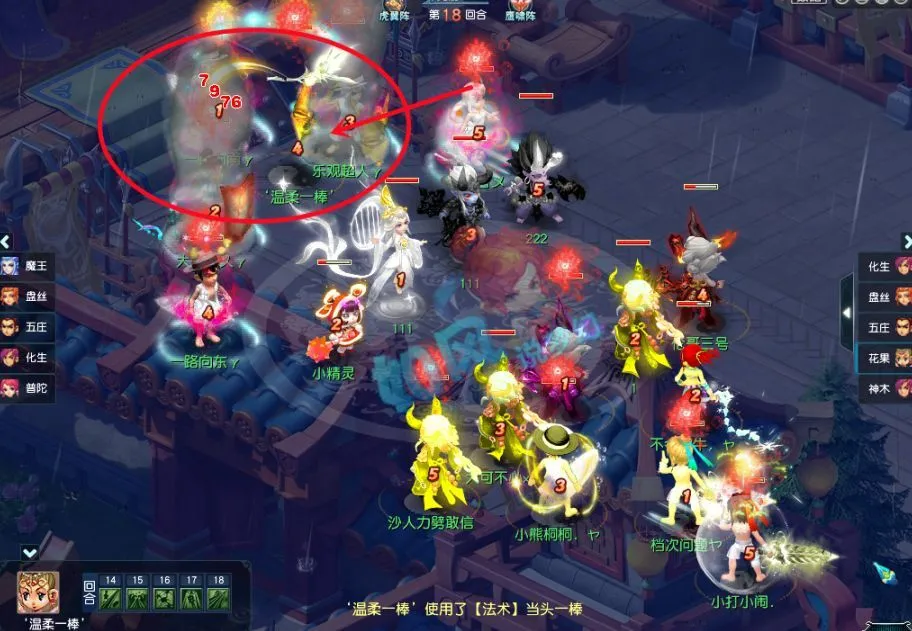The width and height of the screenshot is (912, 631).
Task: Select the 魔王 entry in left team list
Action: (x=26, y=266)
